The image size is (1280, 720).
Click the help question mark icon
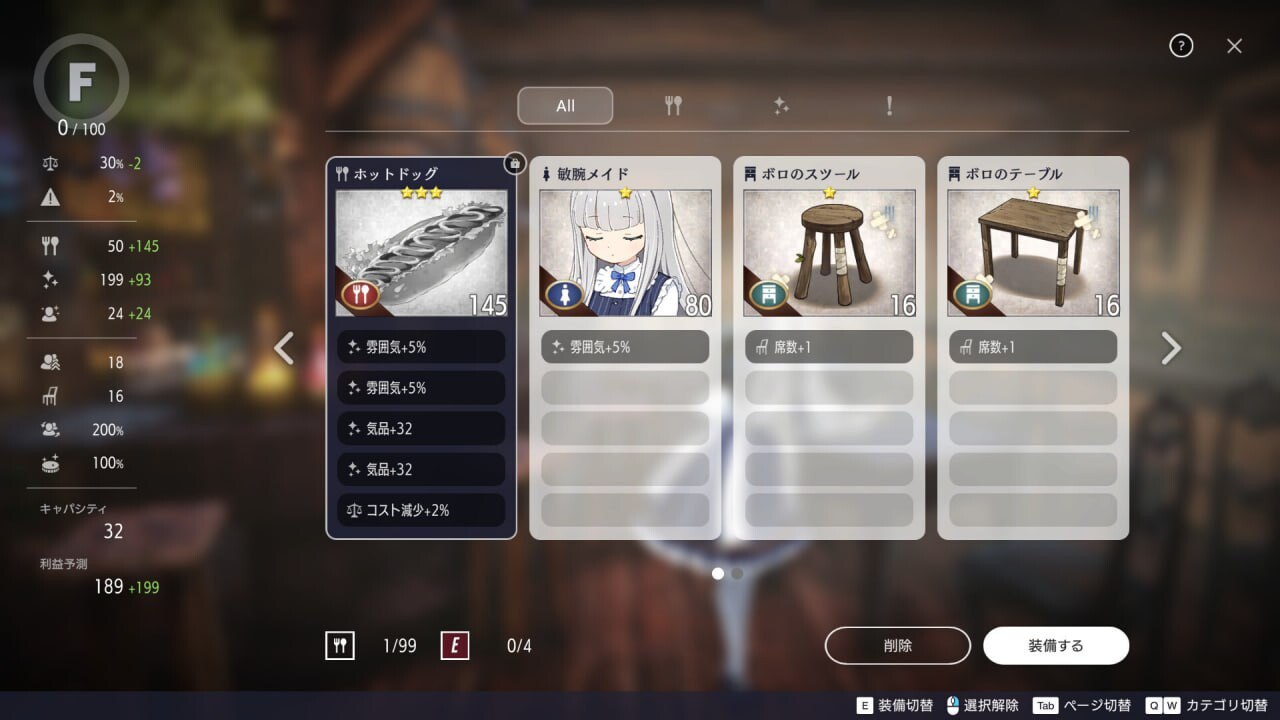coord(1181,46)
